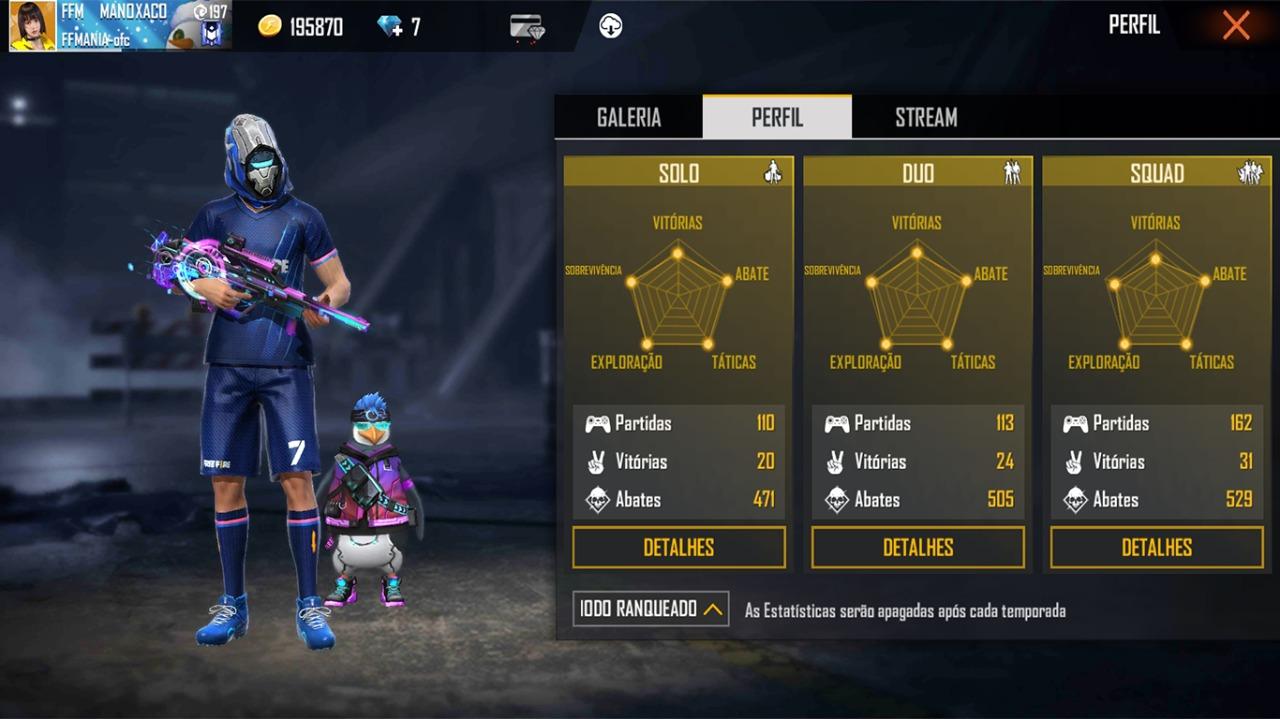Viewport: 1280px width, 719px height.
Task: Open the Stream tab
Action: coord(926,117)
